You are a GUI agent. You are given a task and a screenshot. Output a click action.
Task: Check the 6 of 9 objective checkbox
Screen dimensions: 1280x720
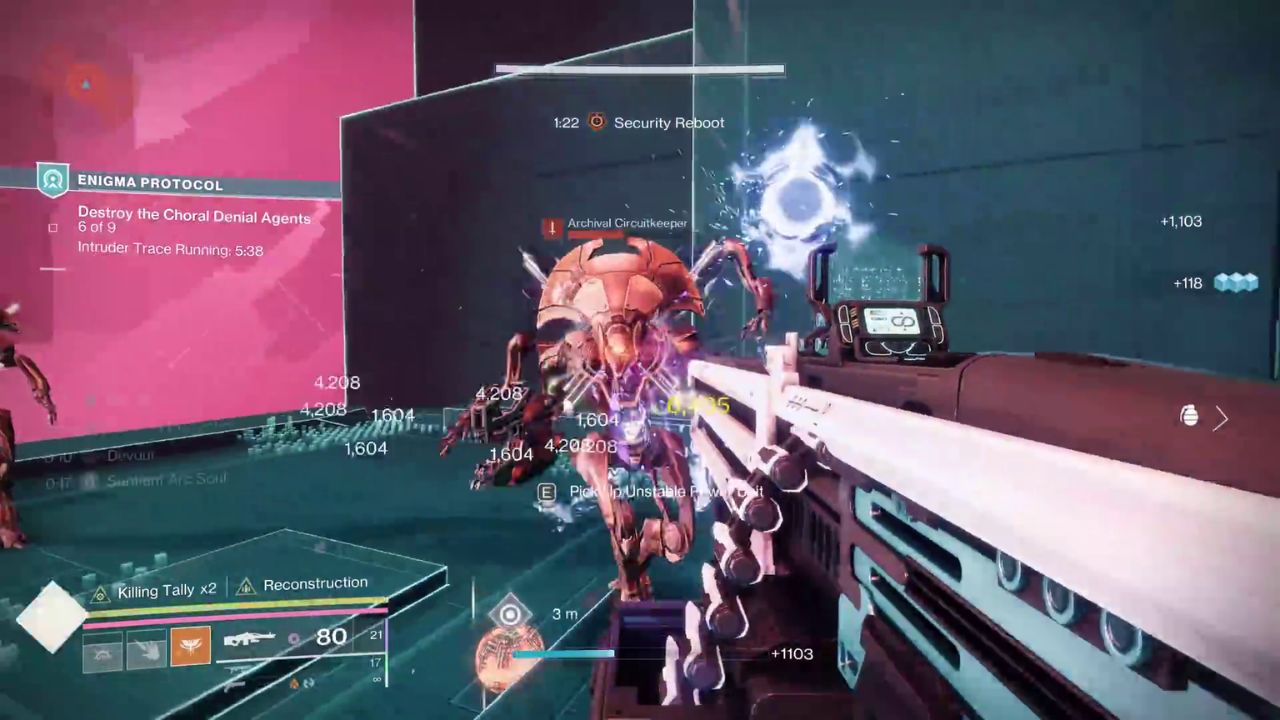(56, 227)
